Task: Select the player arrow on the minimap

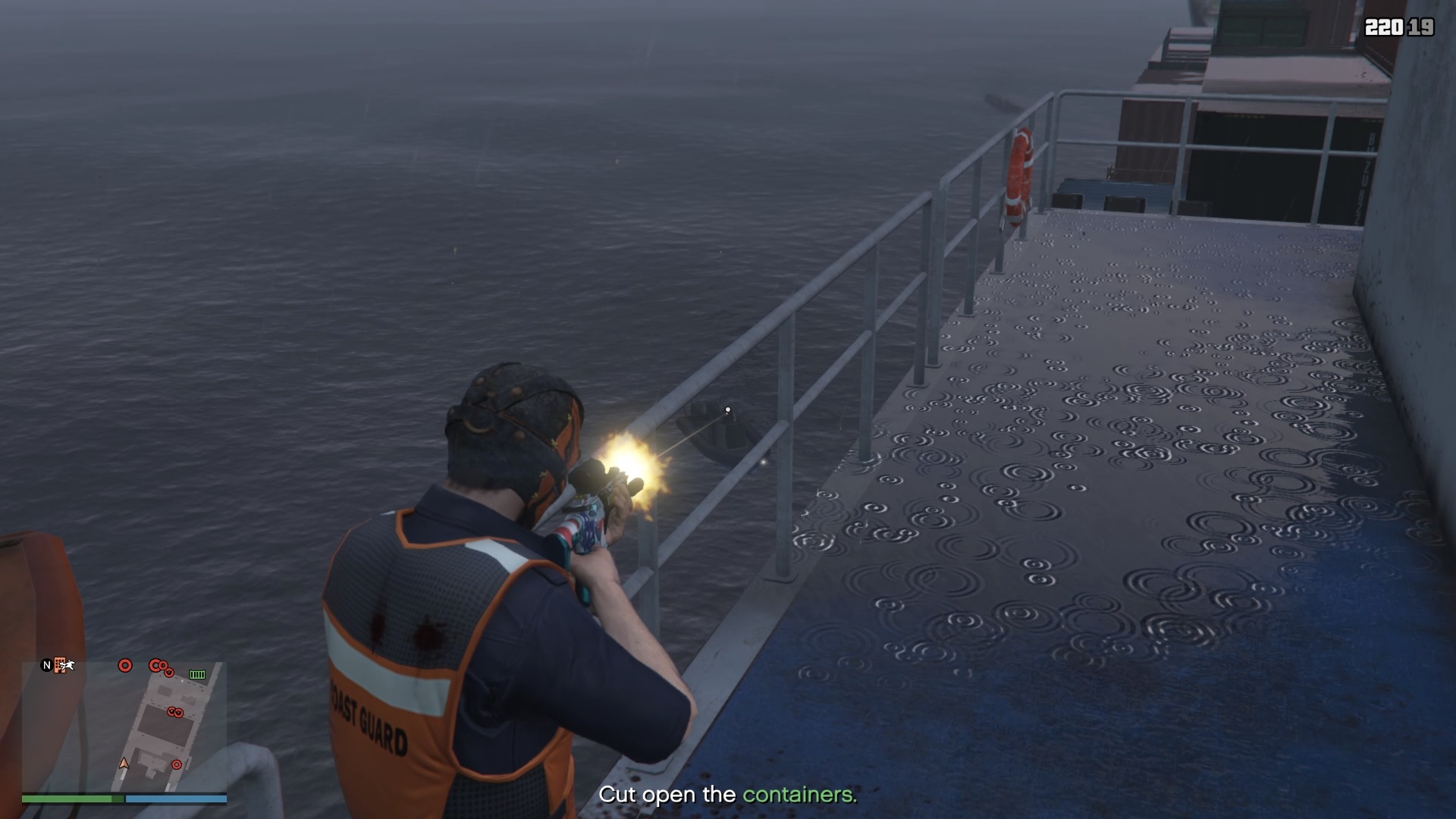Action: click(x=124, y=764)
